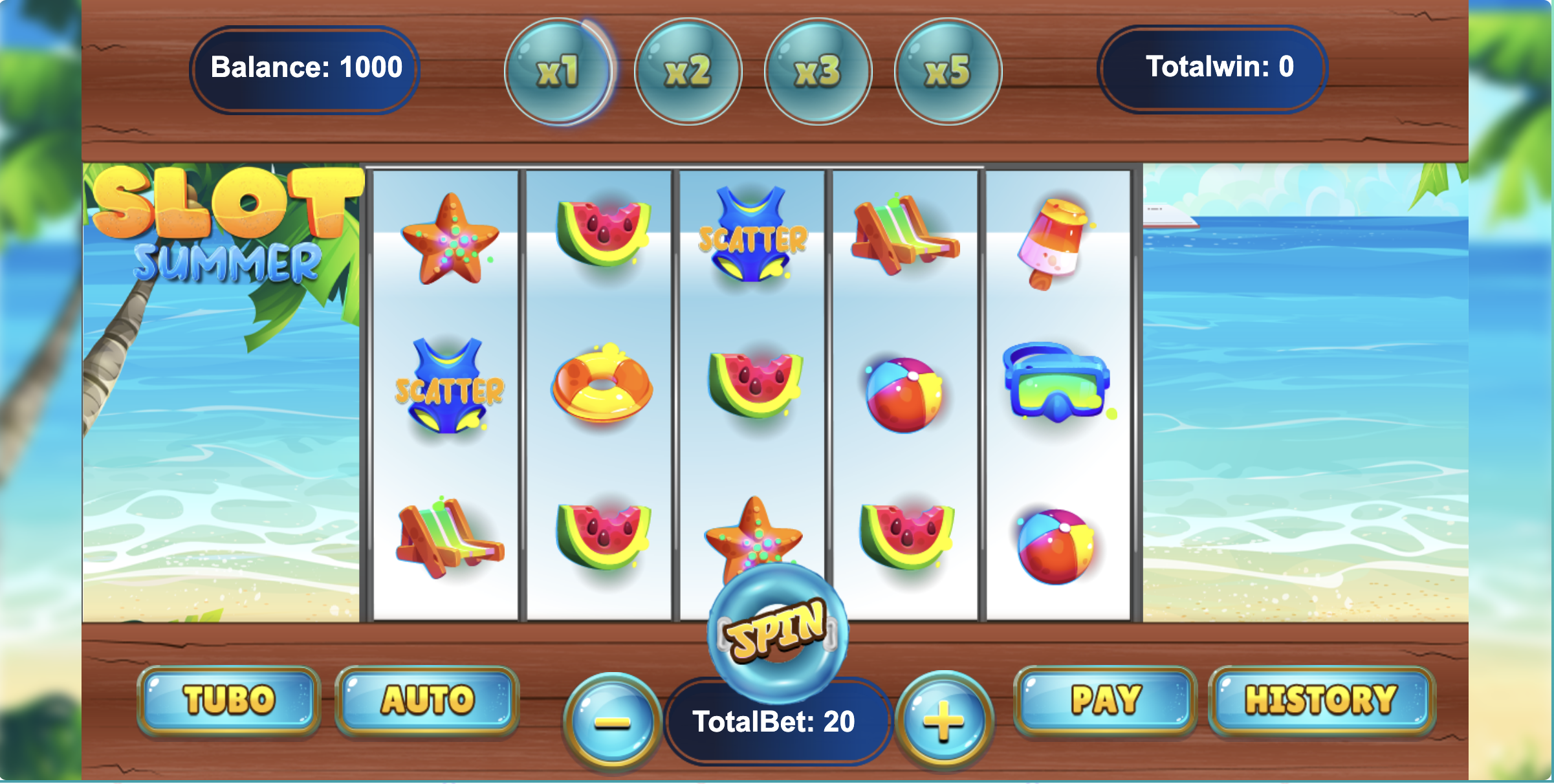
Task: Increase total bet with plus button
Action: click(944, 720)
